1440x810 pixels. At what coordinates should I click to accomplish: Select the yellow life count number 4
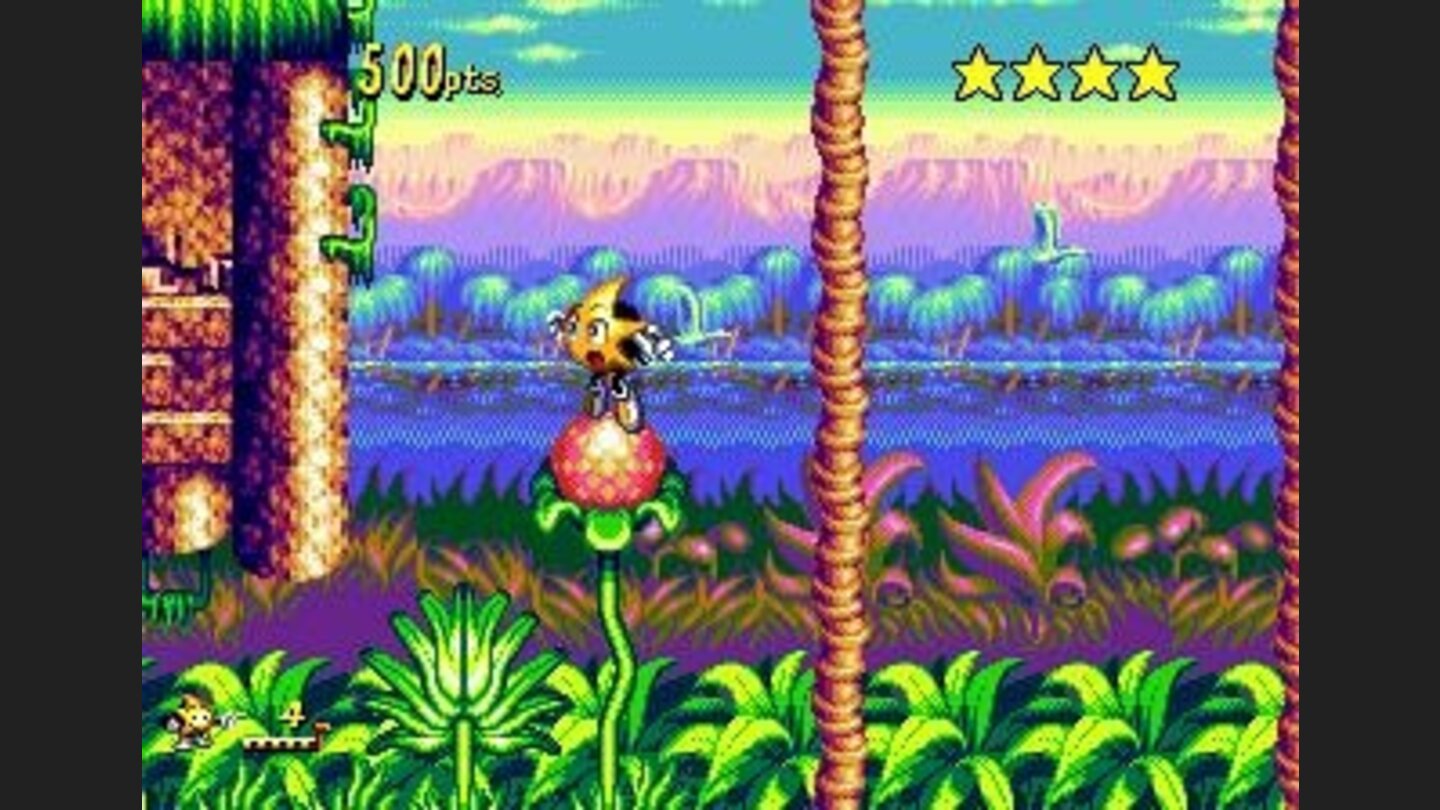(x=293, y=712)
